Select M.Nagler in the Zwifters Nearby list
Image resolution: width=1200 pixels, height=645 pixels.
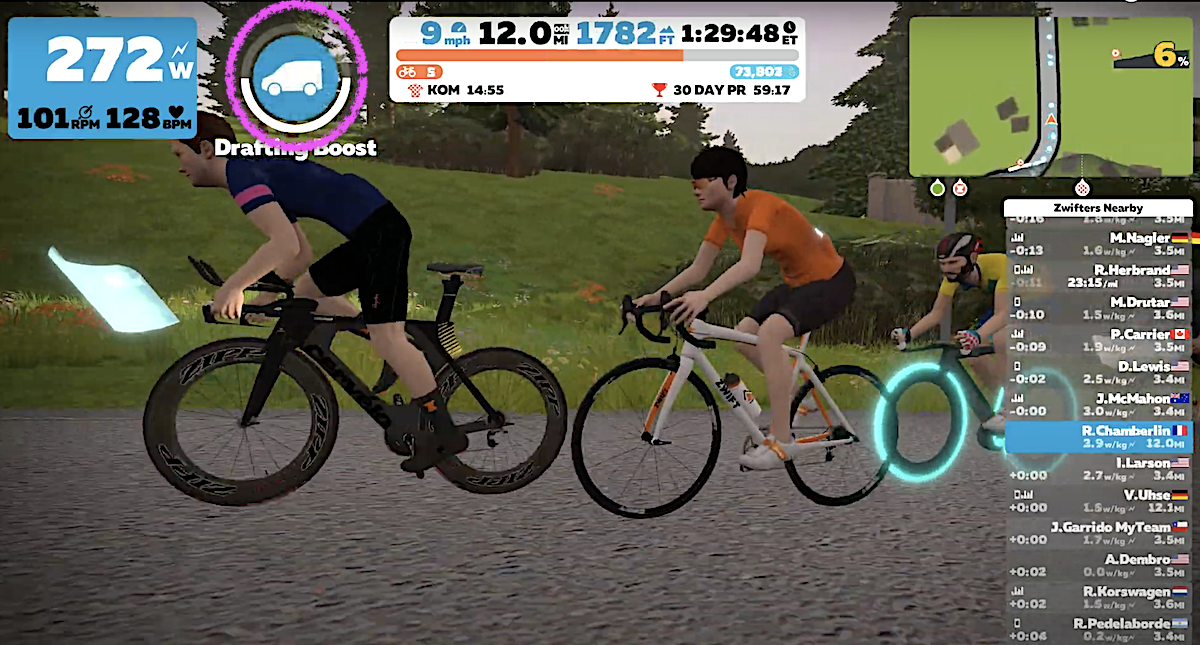point(1099,244)
